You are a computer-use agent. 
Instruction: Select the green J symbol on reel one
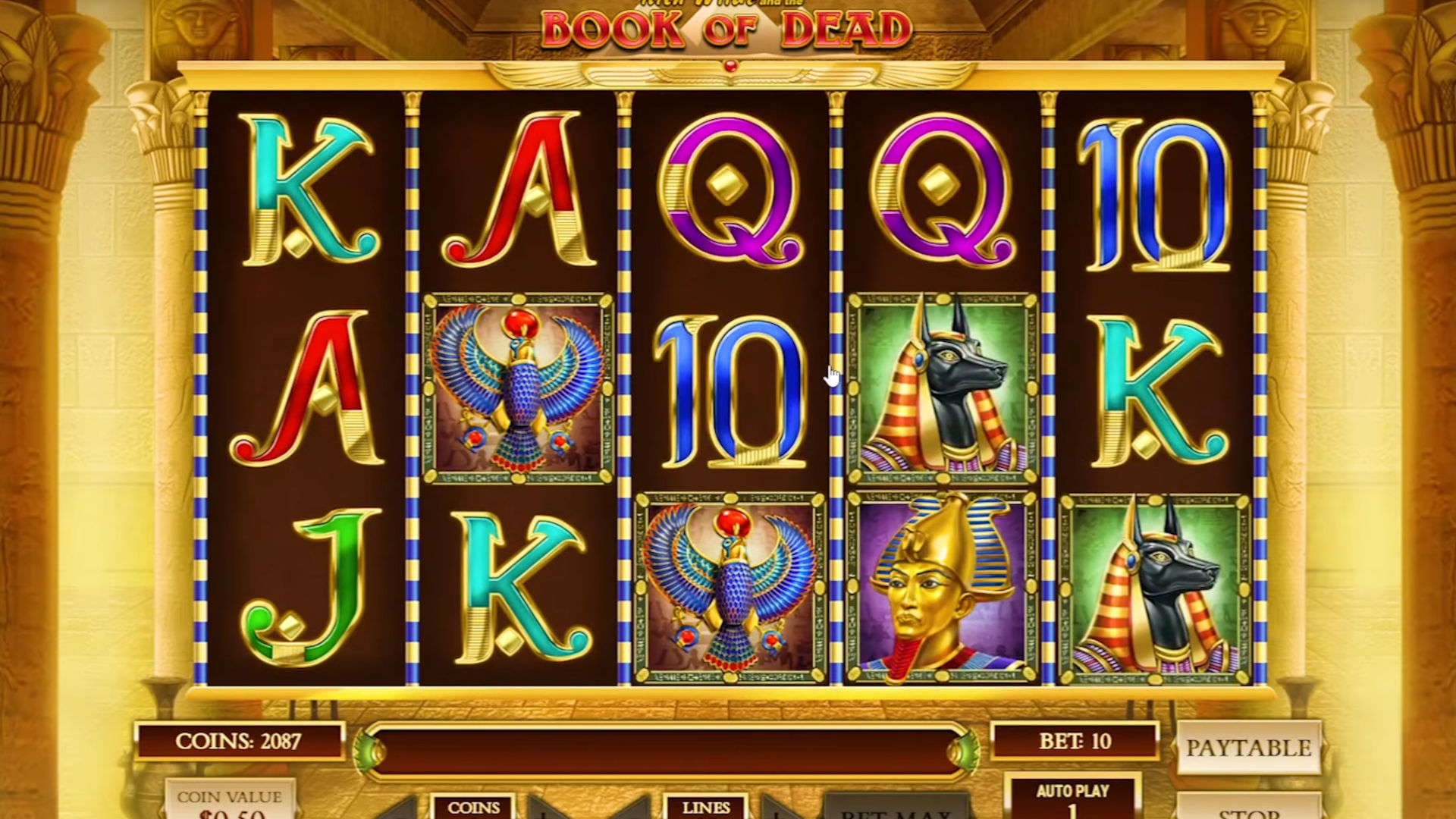click(x=303, y=584)
